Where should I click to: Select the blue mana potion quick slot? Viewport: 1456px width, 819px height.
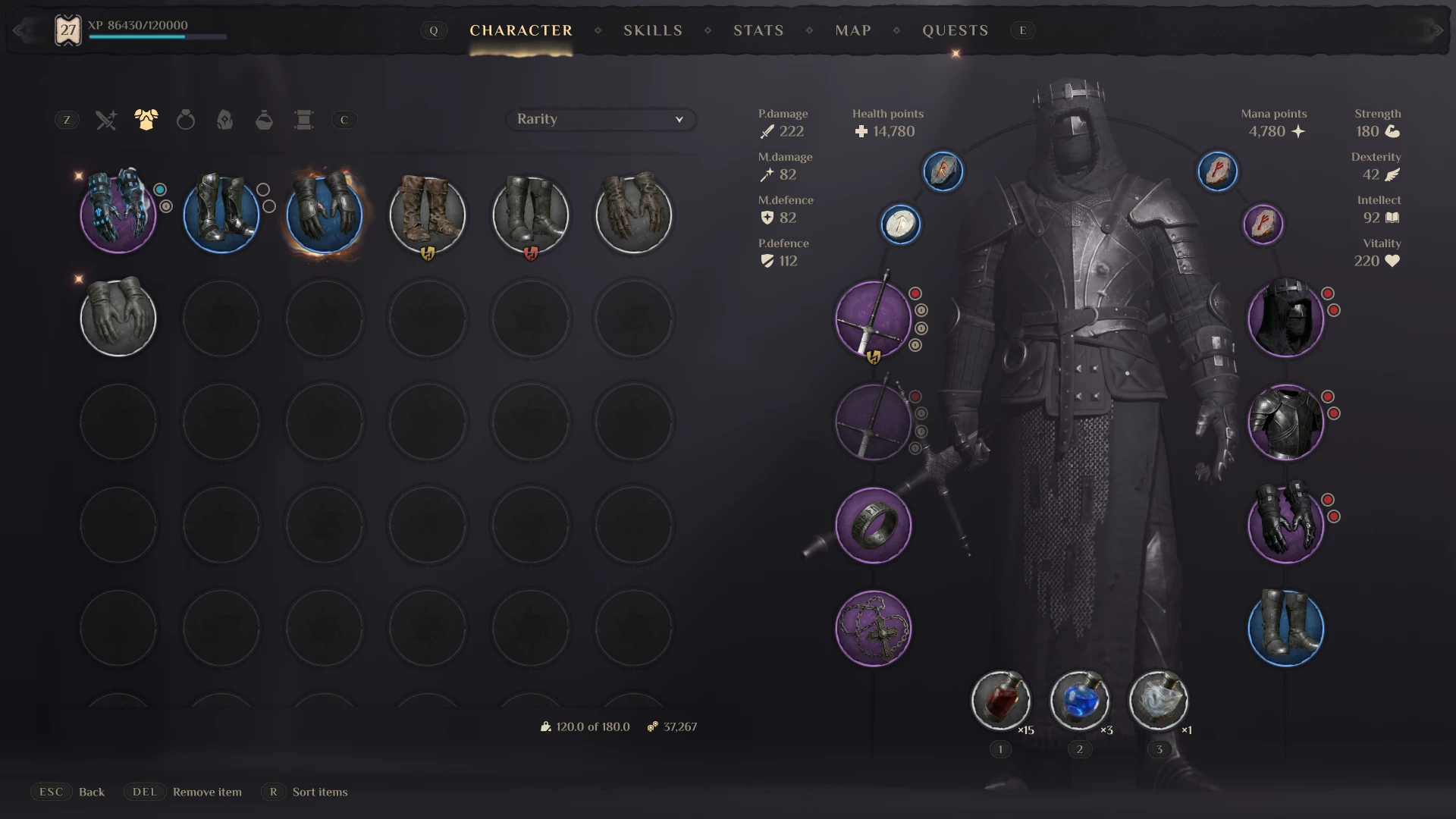point(1079,699)
